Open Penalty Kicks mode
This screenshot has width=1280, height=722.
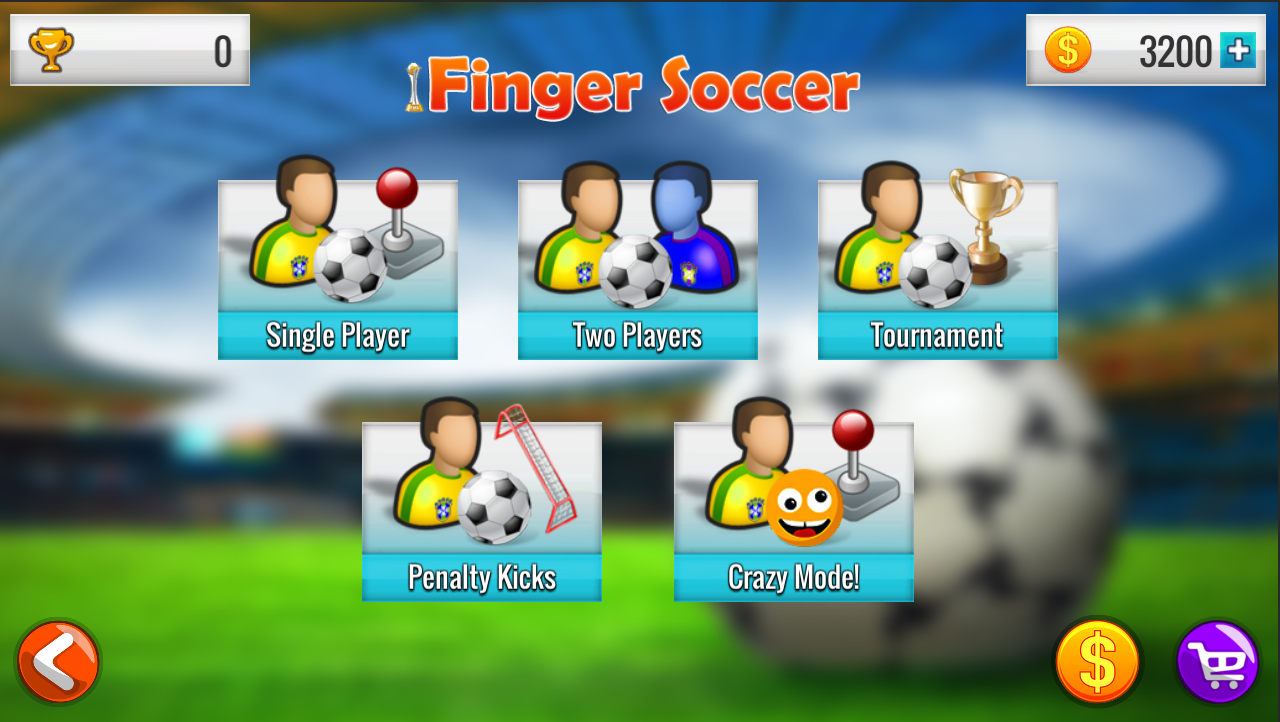[x=481, y=508]
